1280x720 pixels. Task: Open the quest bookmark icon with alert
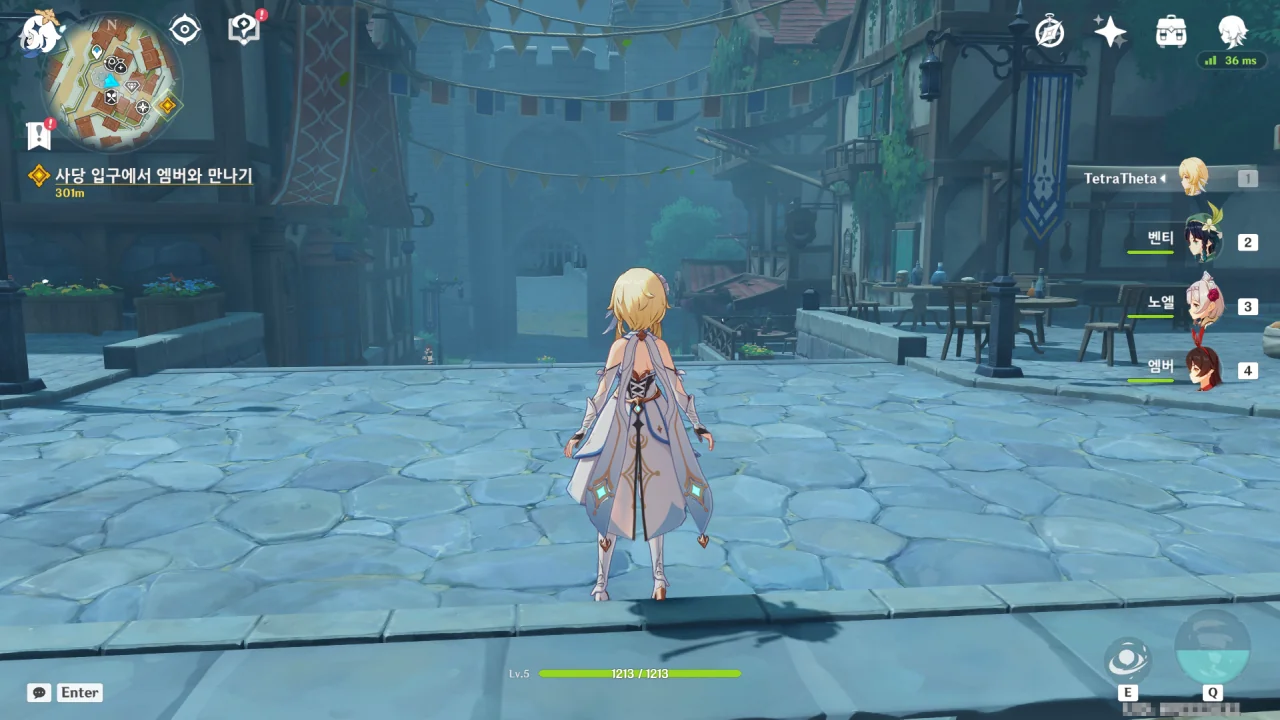39,135
